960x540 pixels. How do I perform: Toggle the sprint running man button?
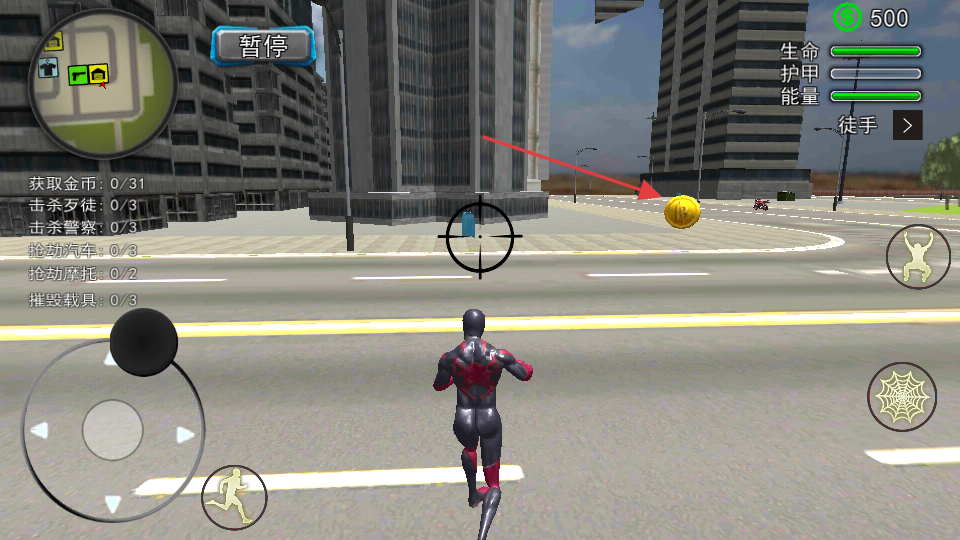click(234, 497)
